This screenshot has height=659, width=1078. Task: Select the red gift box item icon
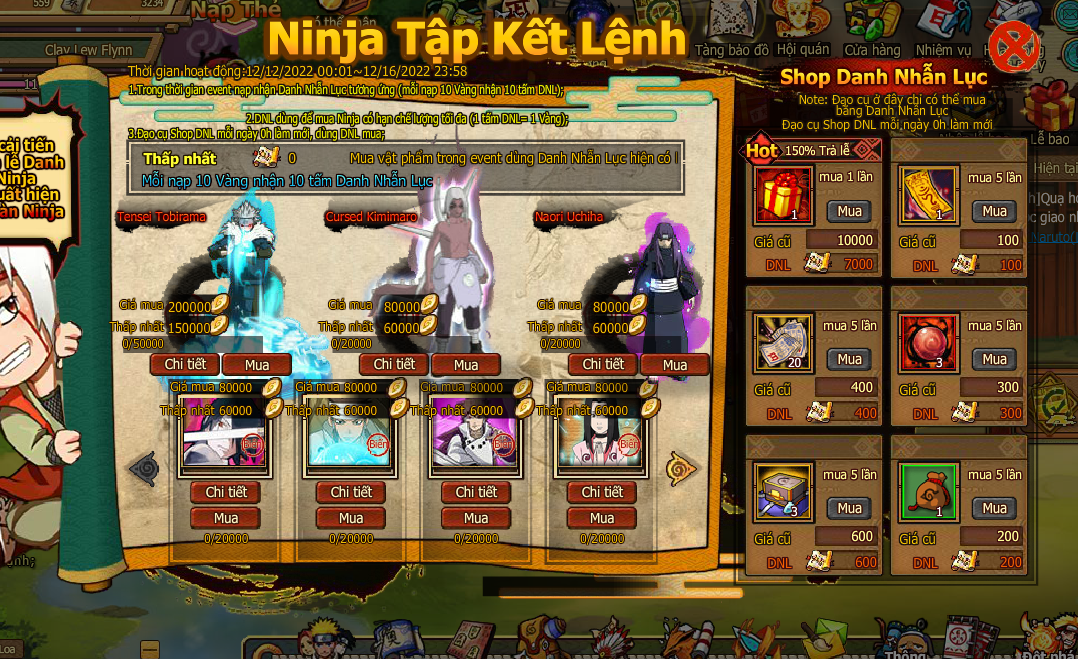(784, 195)
